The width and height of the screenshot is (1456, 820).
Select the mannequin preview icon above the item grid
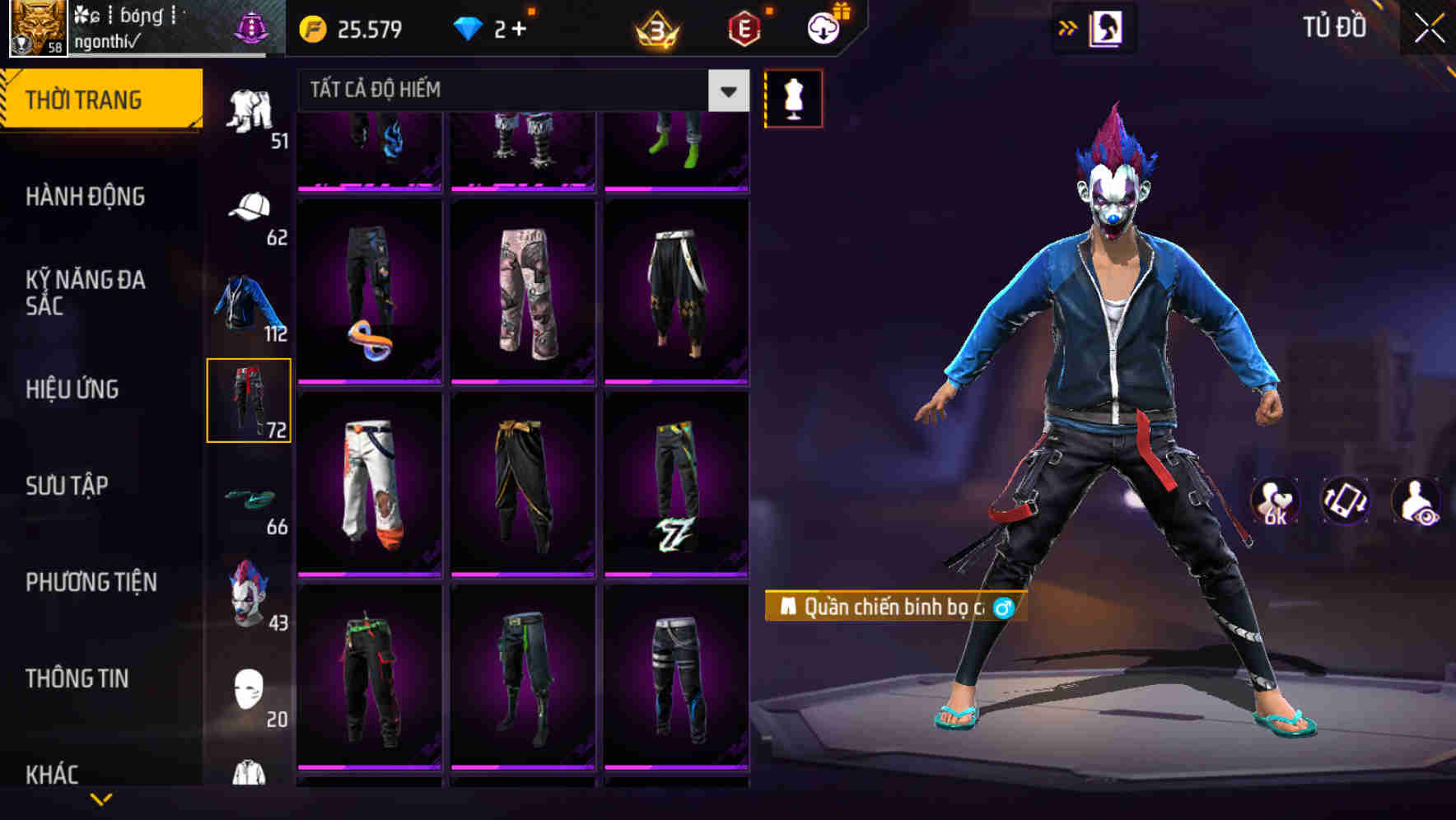coord(793,97)
